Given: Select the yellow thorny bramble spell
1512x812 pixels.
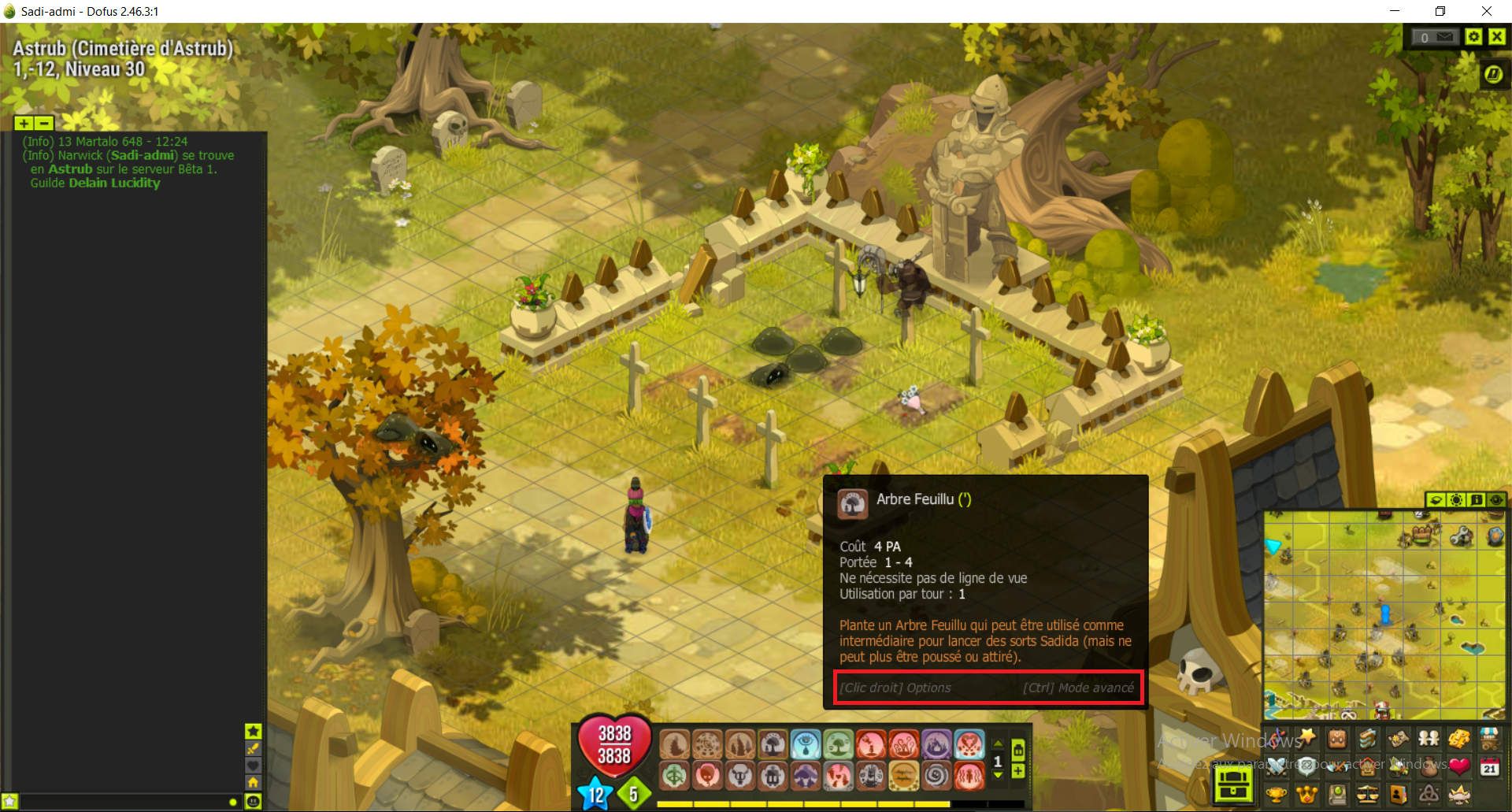Looking at the screenshot, I should pyautogui.click(x=903, y=777).
